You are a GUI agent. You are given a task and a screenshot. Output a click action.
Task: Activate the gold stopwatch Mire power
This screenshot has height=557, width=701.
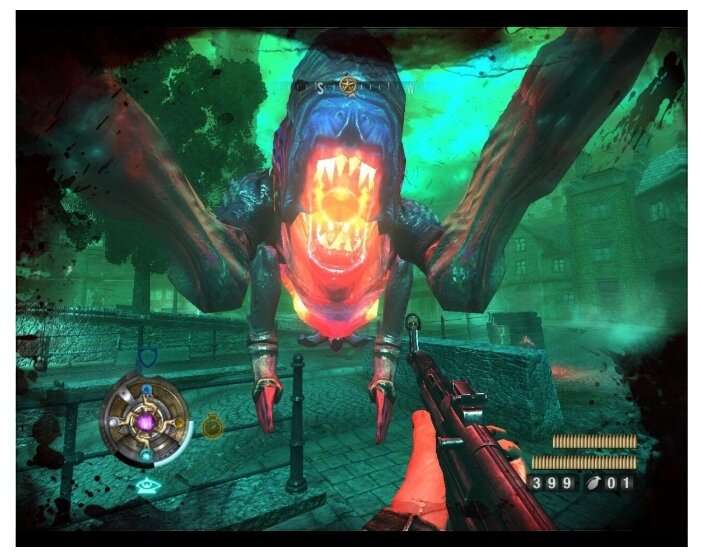(x=212, y=426)
